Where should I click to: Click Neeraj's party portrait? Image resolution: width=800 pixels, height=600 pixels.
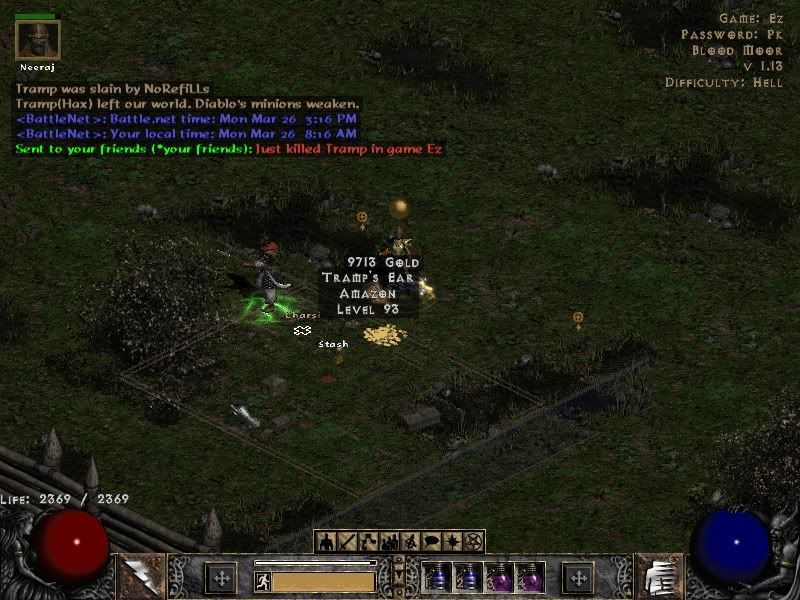coord(38,40)
